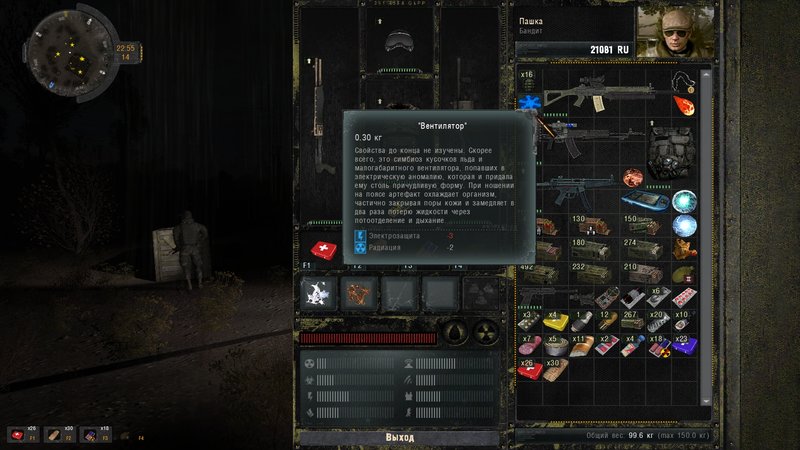Select the Вентилятор artifact in the belt slot

(x=320, y=293)
